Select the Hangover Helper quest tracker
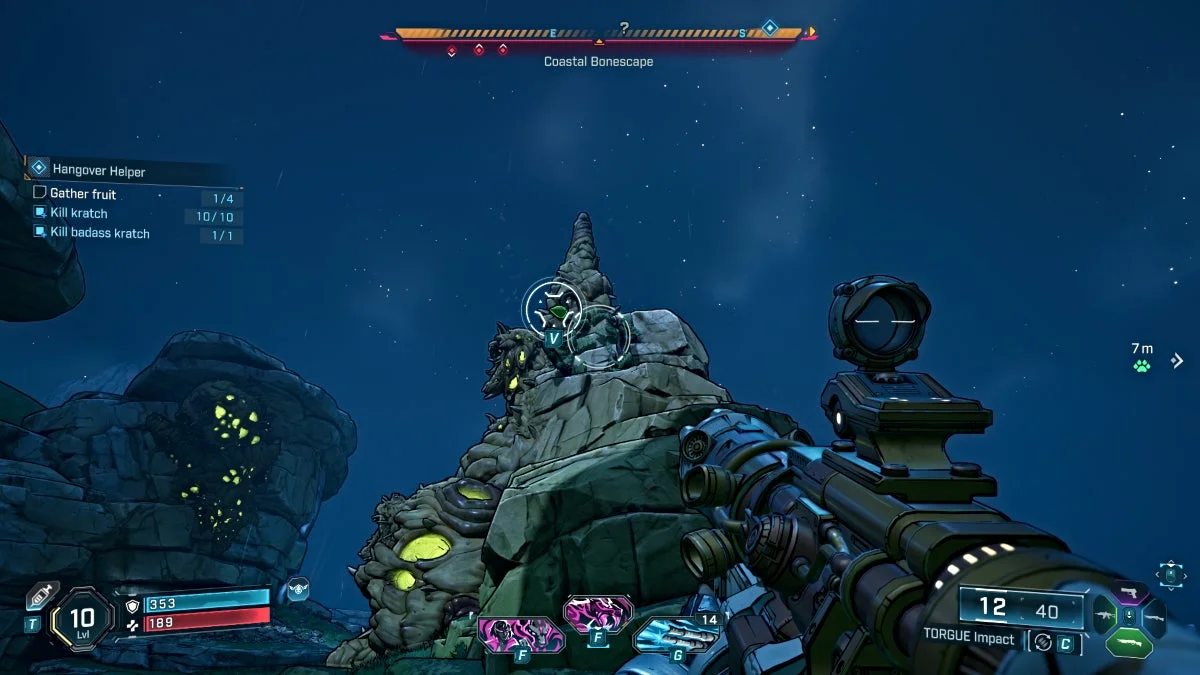 click(x=98, y=170)
